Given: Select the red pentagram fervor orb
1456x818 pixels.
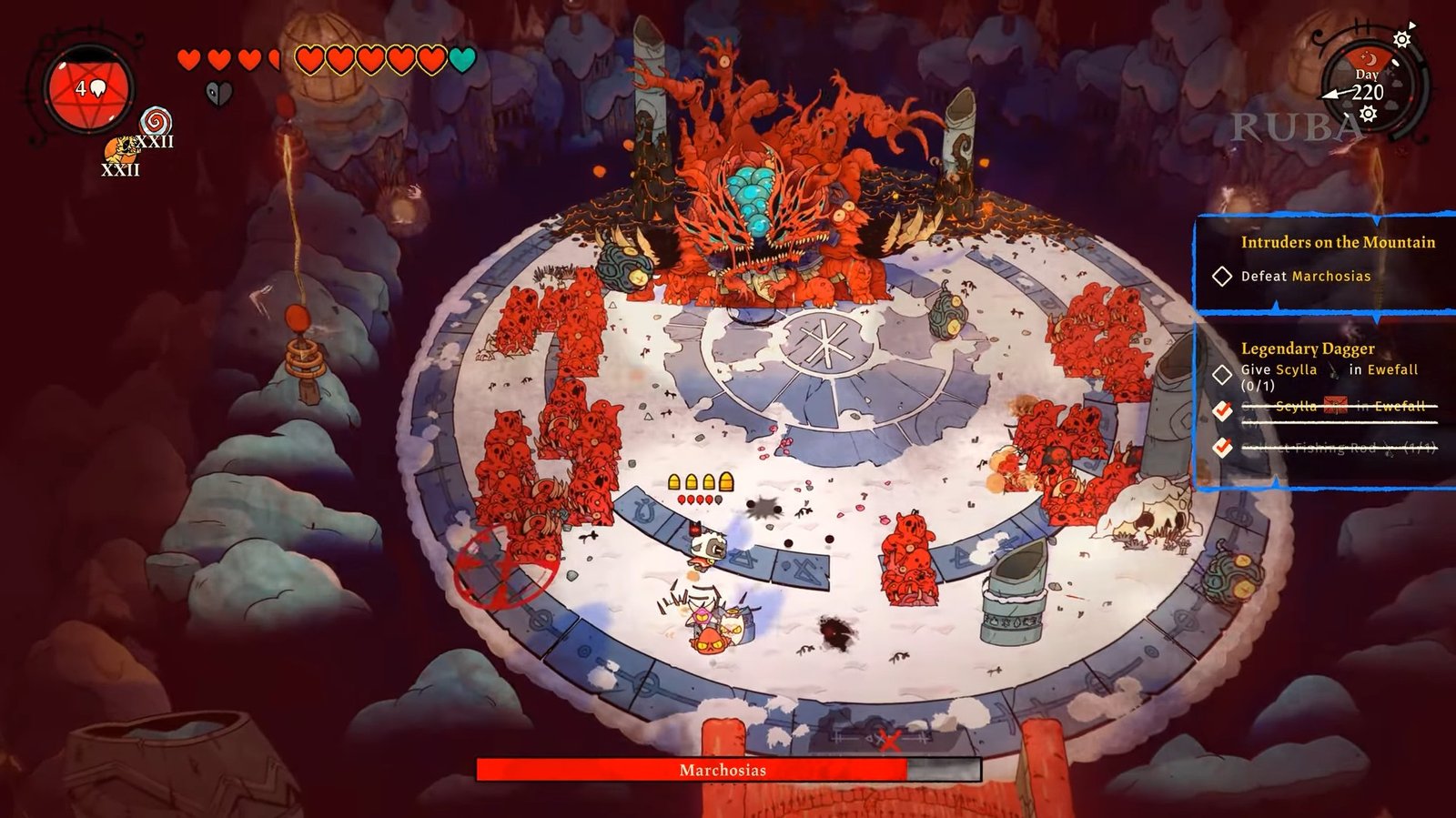Looking at the screenshot, I should tap(91, 89).
